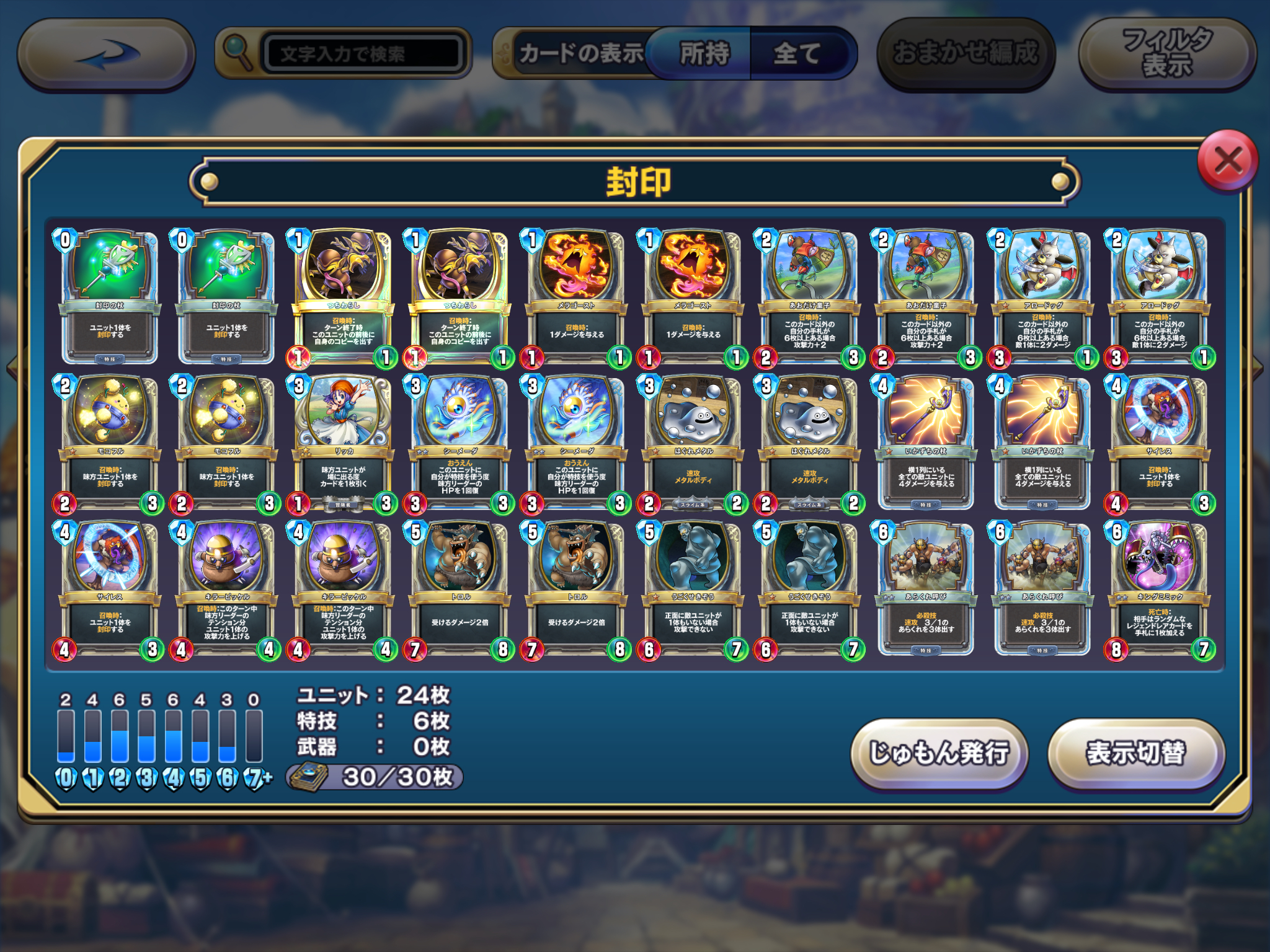Screen dimensions: 1270x952
Task: Focus the 文字入力で検索 search field
Action: click(x=363, y=54)
